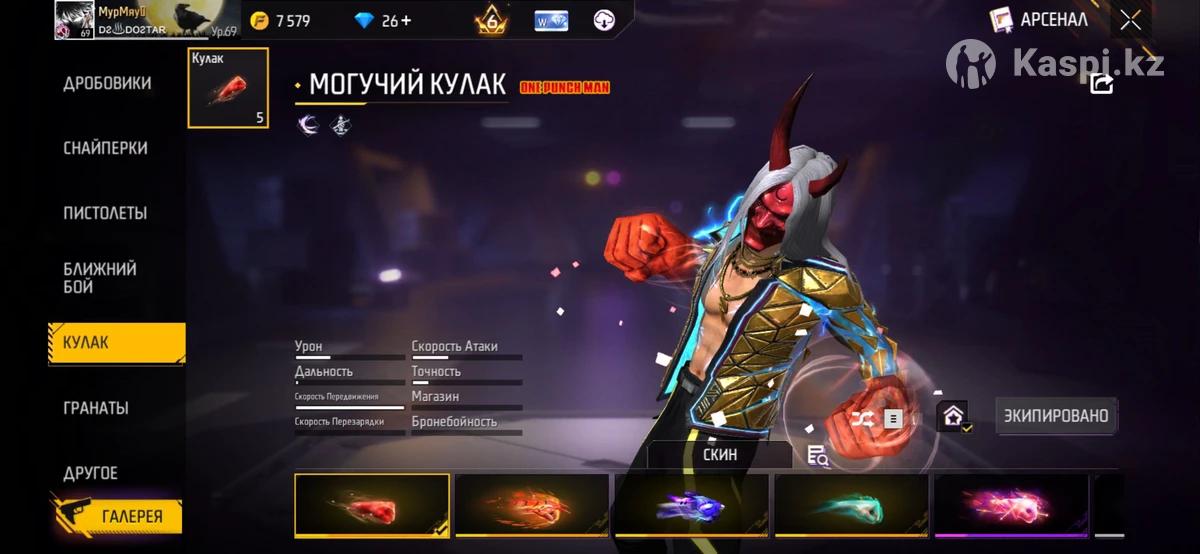Click the Экипировано button
The height and width of the screenshot is (554, 1200).
(1056, 415)
